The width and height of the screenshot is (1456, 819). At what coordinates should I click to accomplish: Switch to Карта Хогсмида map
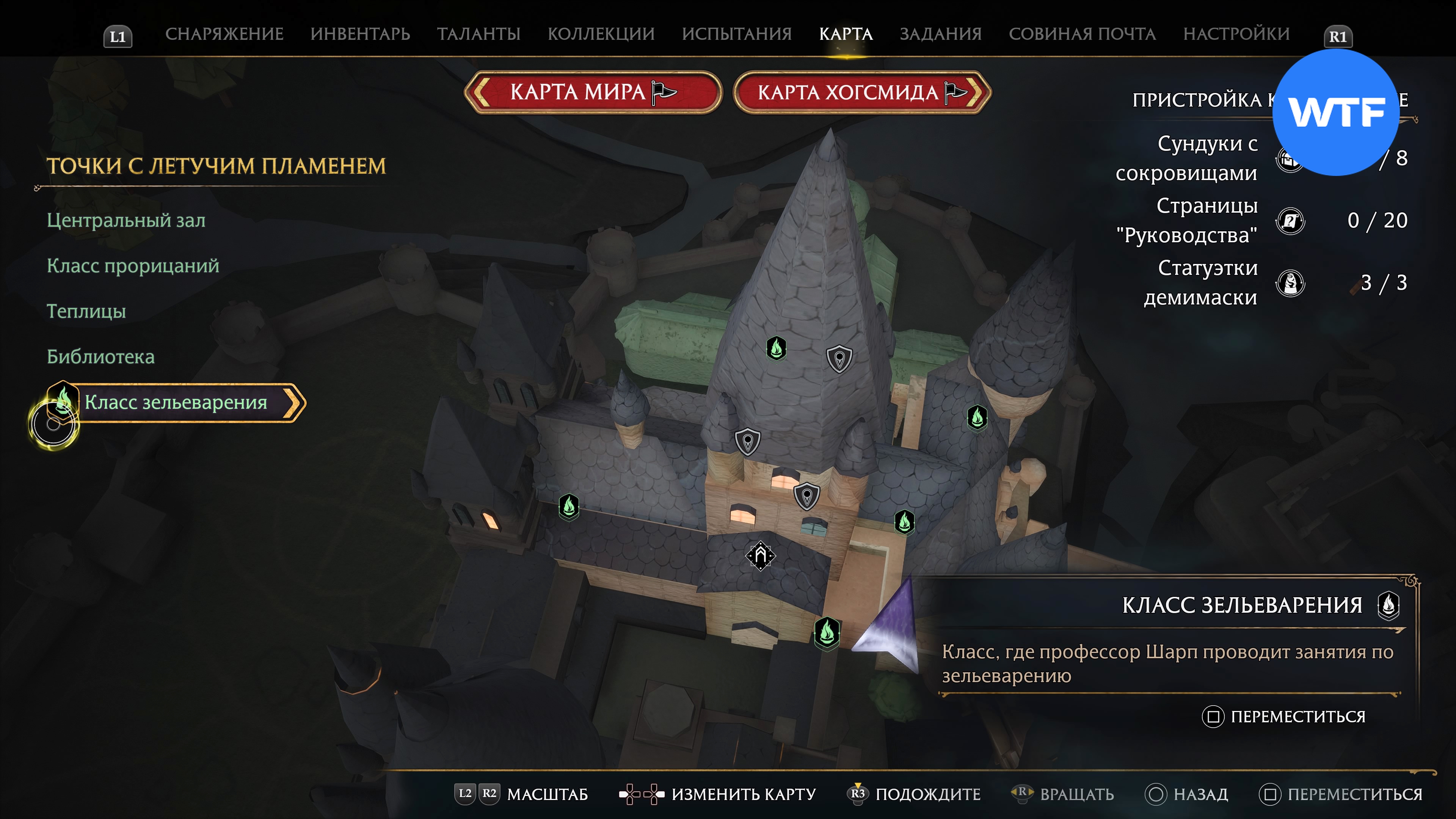point(861,92)
